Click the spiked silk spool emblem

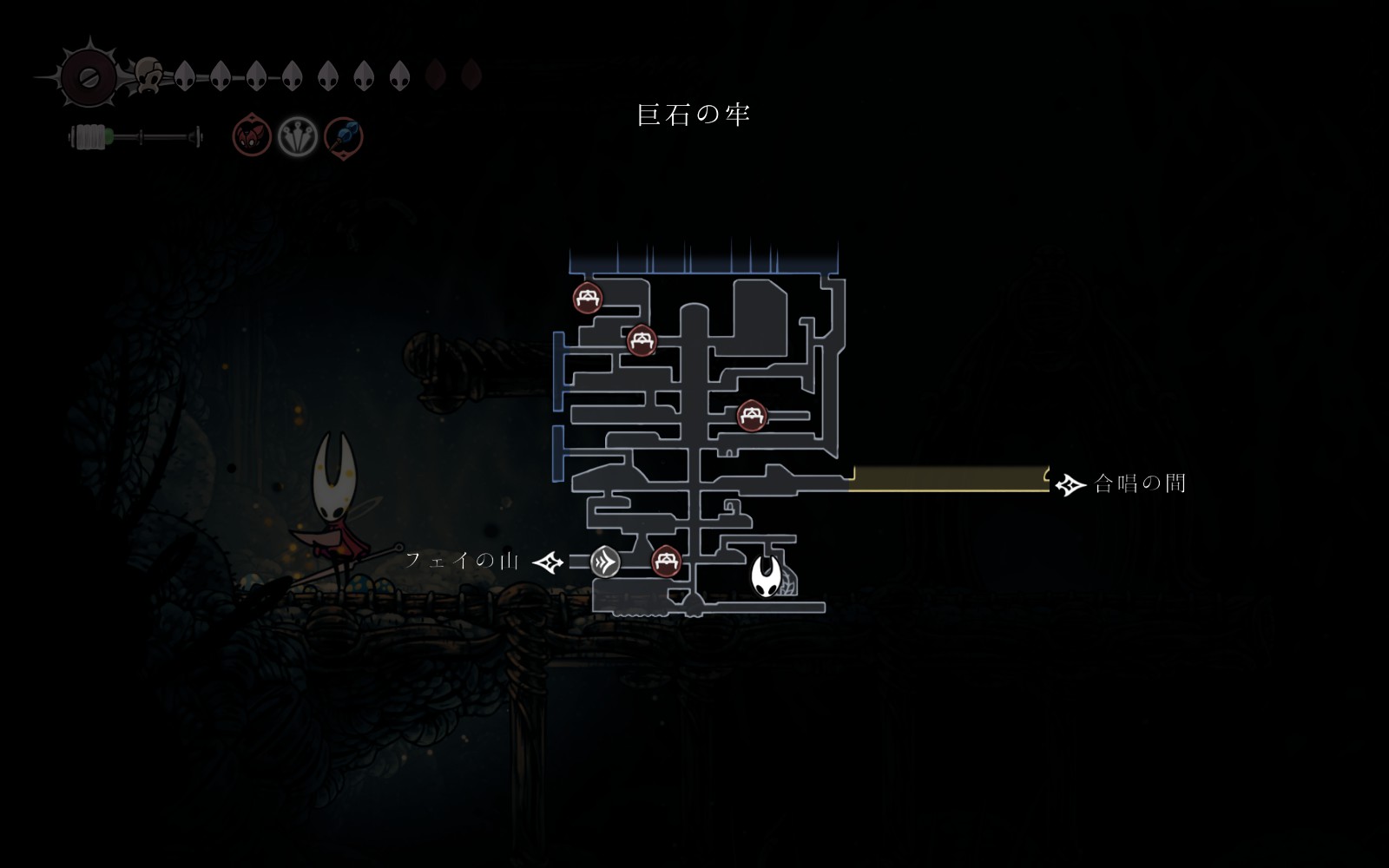tap(88, 76)
